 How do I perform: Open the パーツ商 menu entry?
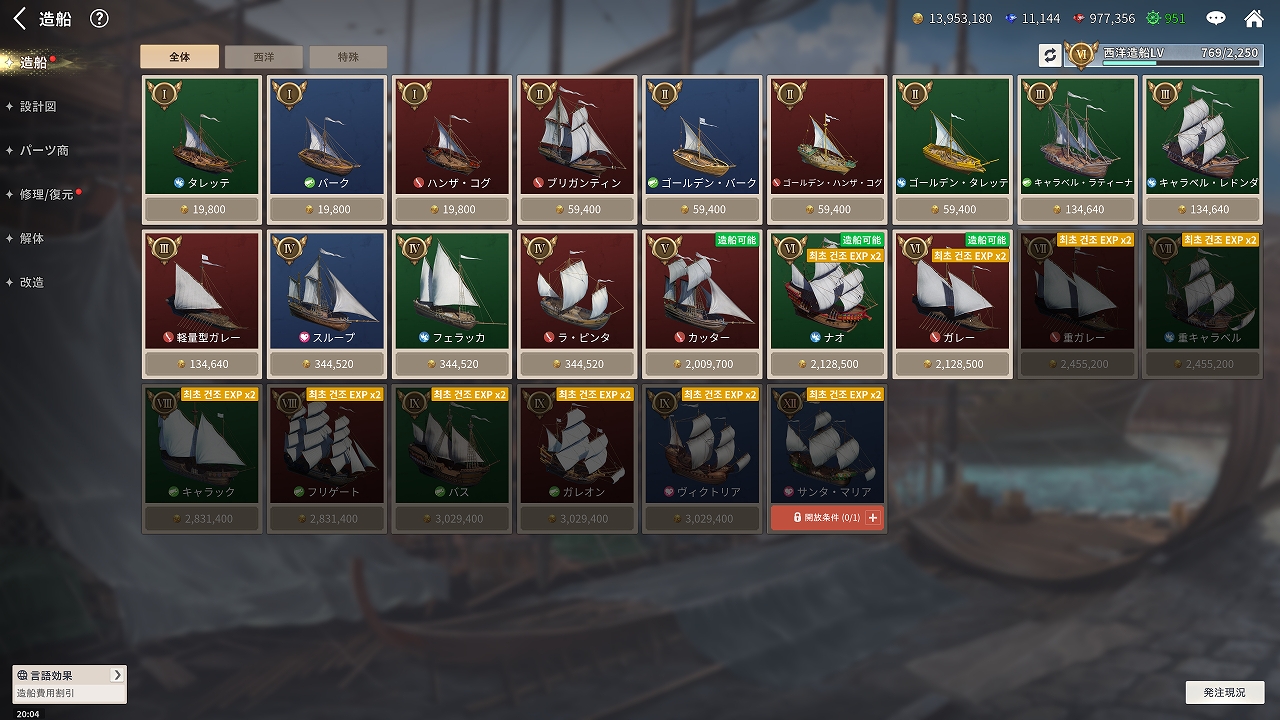[x=44, y=150]
